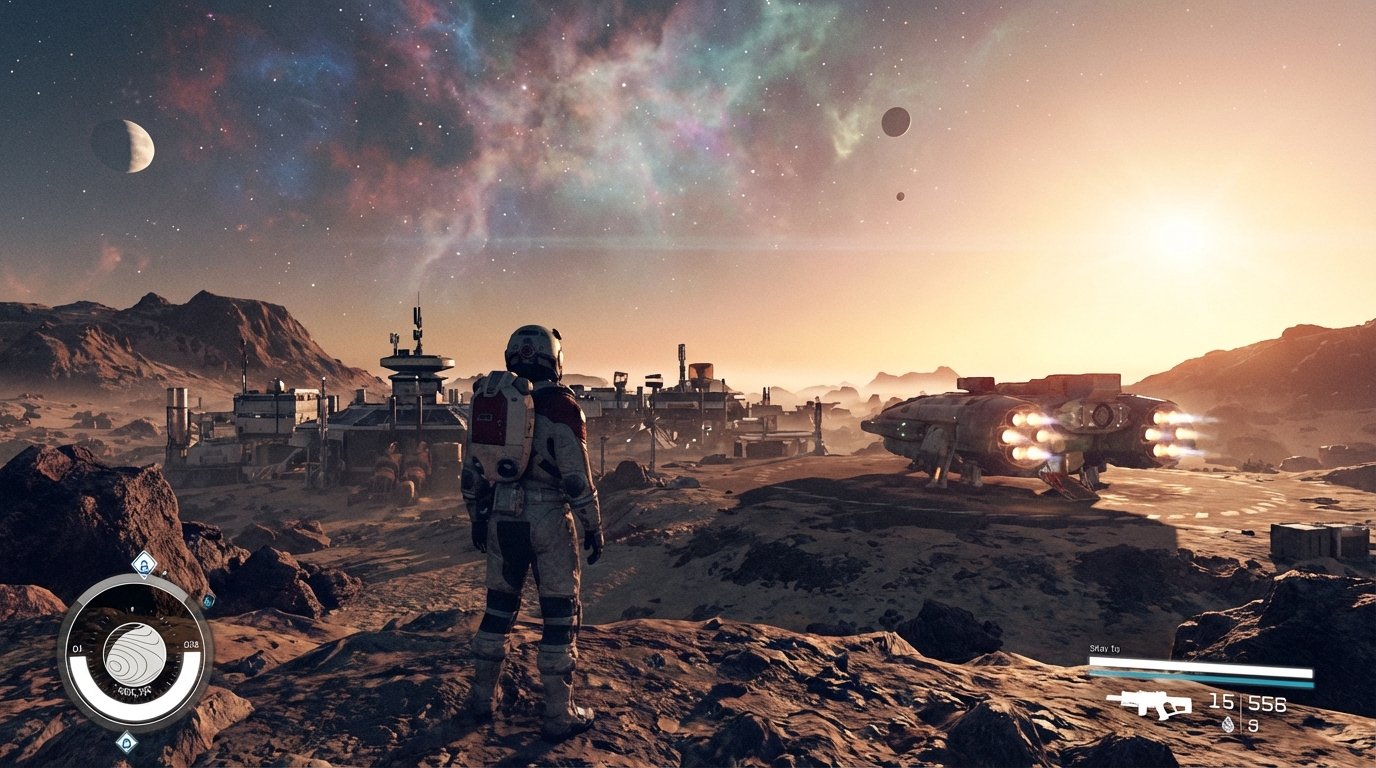Image resolution: width=1376 pixels, height=768 pixels.
Task: Click the heading number 01 on the compass
Action: [x=76, y=648]
